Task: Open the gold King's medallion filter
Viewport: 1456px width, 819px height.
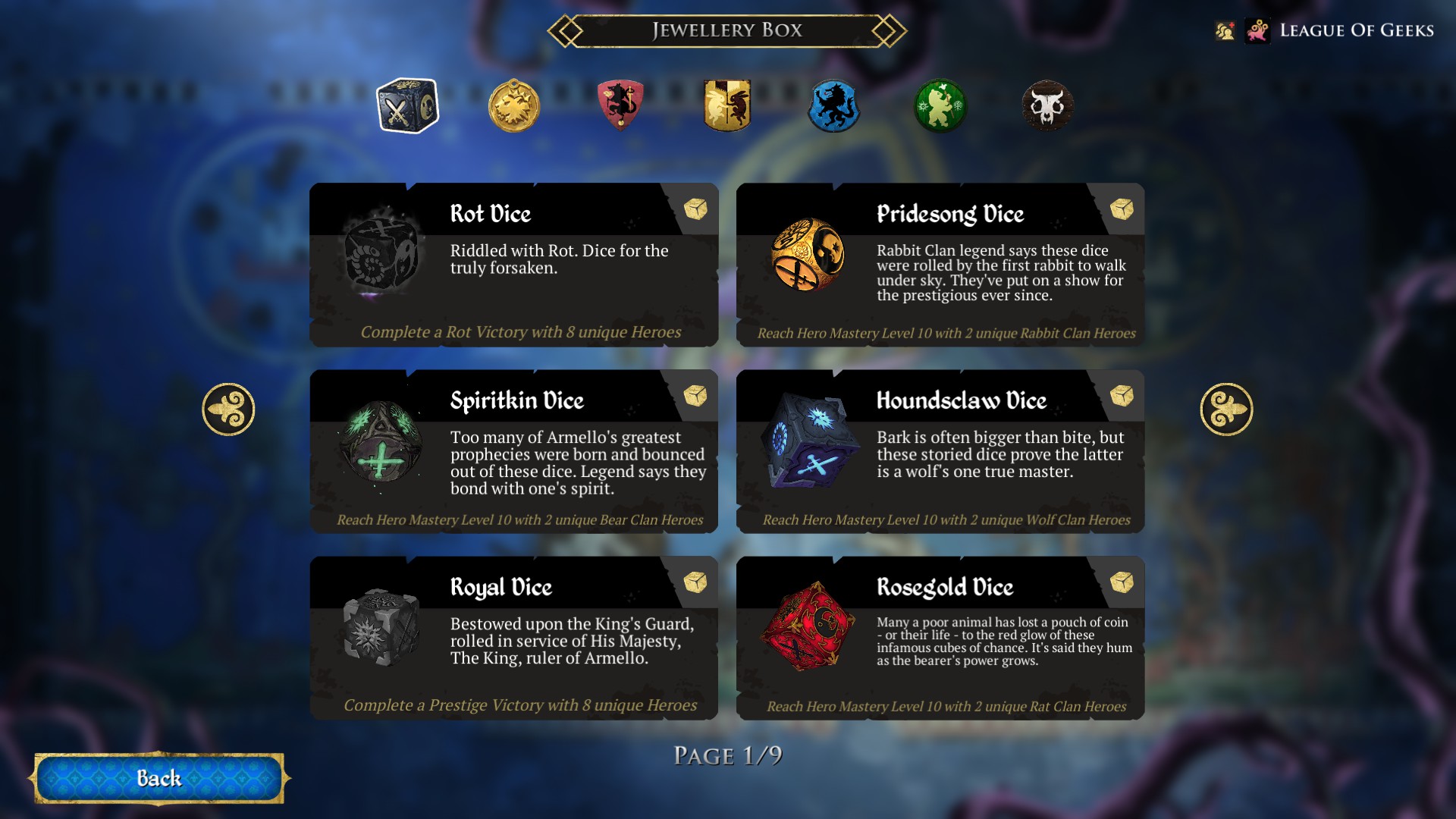Action: click(x=514, y=108)
